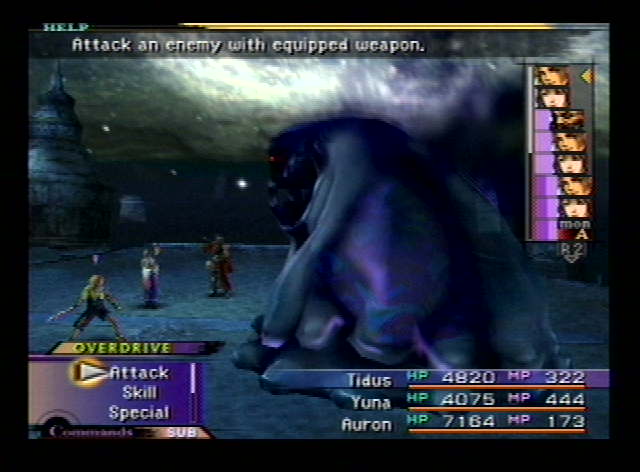Select the Attack command
The height and width of the screenshot is (472, 640).
click(139, 372)
